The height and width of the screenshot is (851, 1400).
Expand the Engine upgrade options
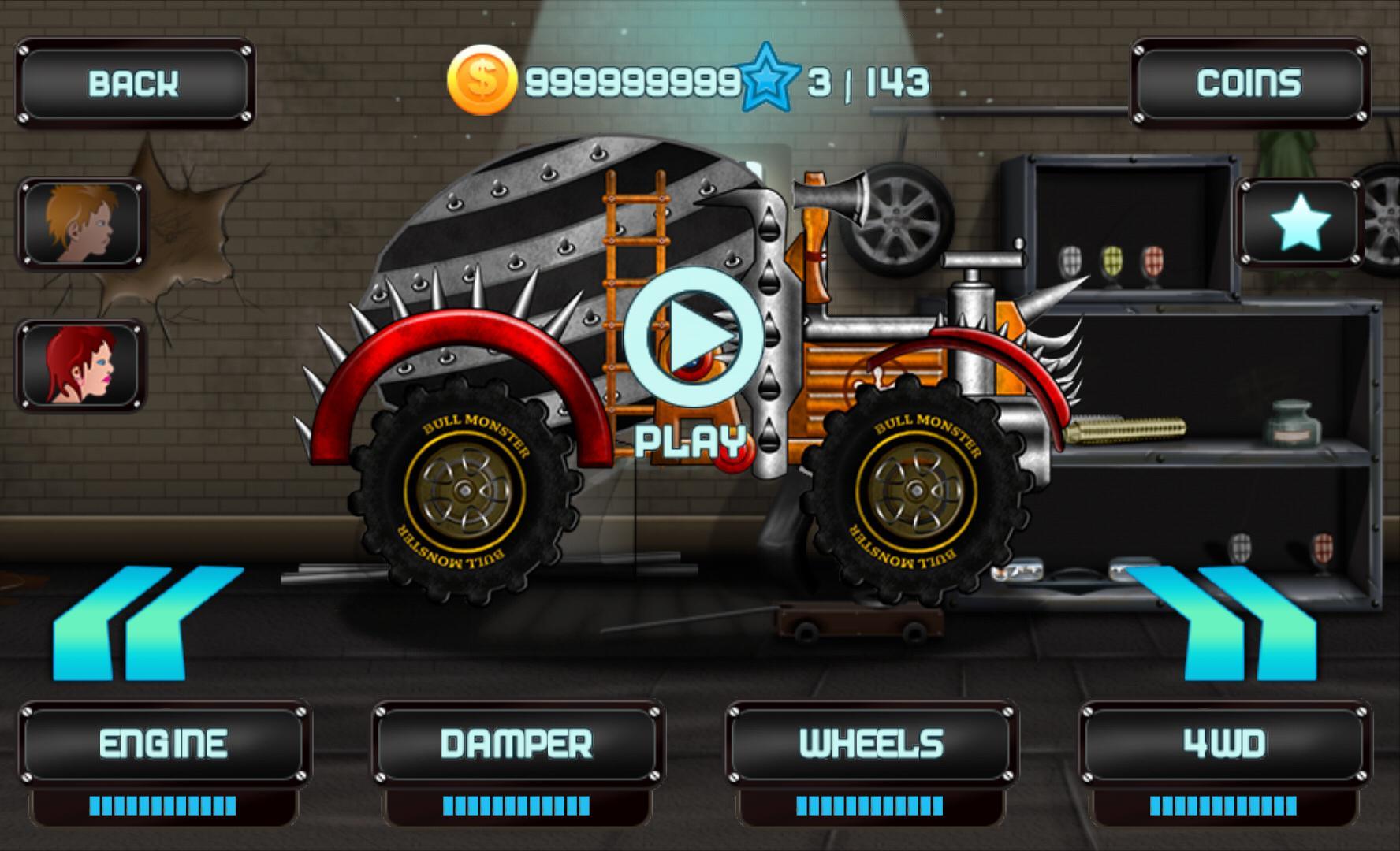164,741
